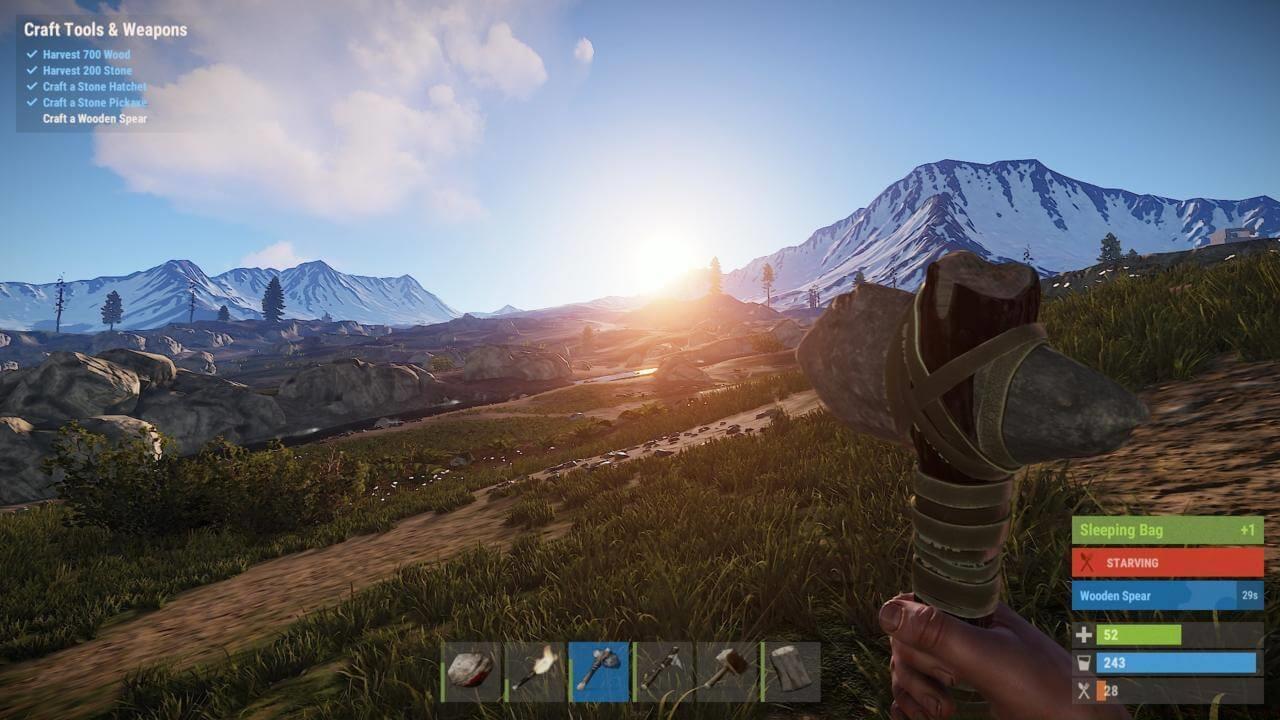Select the Hammer in the hotbar
Image resolution: width=1280 pixels, height=720 pixels.
[730, 672]
